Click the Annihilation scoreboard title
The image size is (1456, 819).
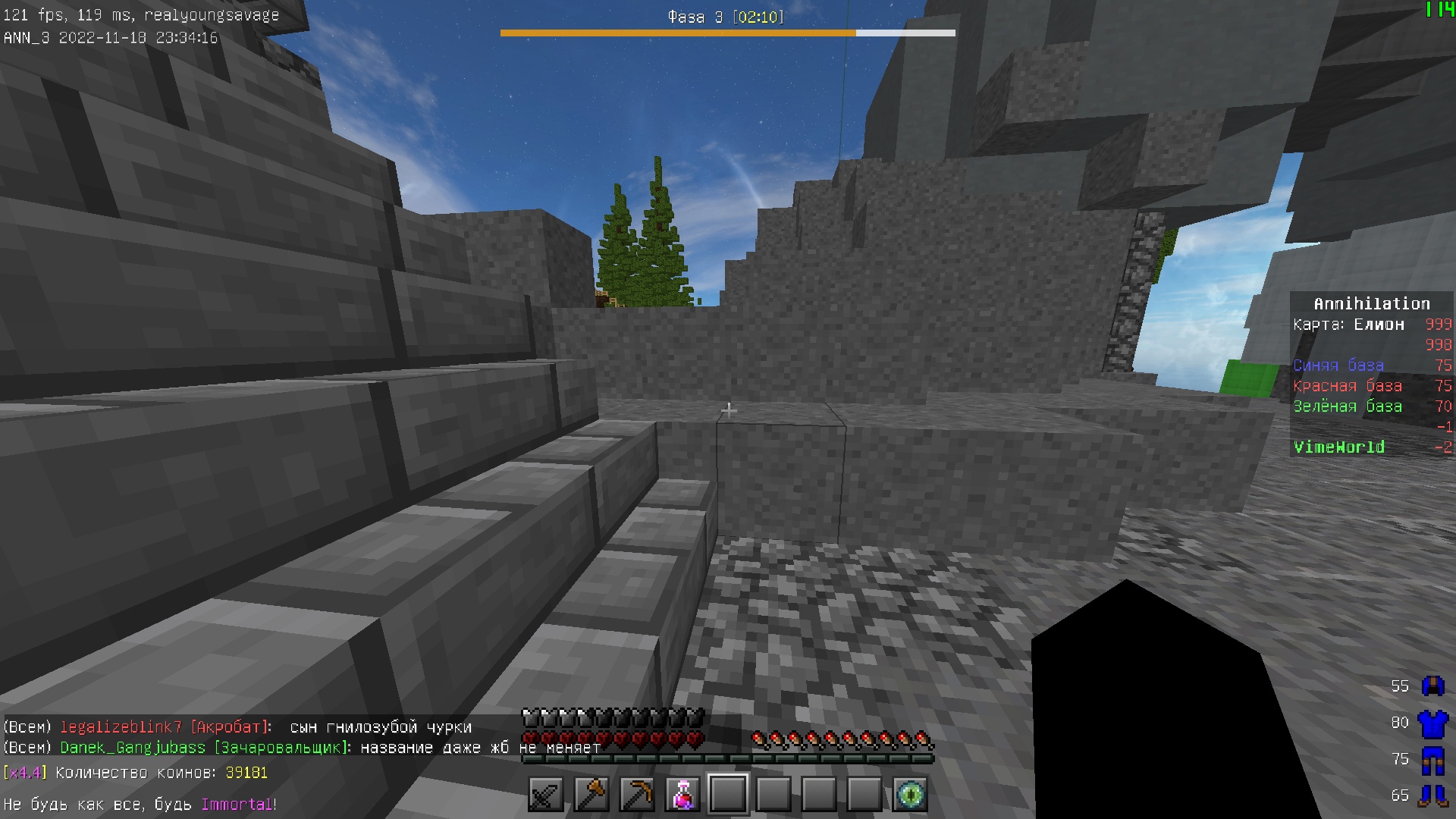pos(1371,303)
